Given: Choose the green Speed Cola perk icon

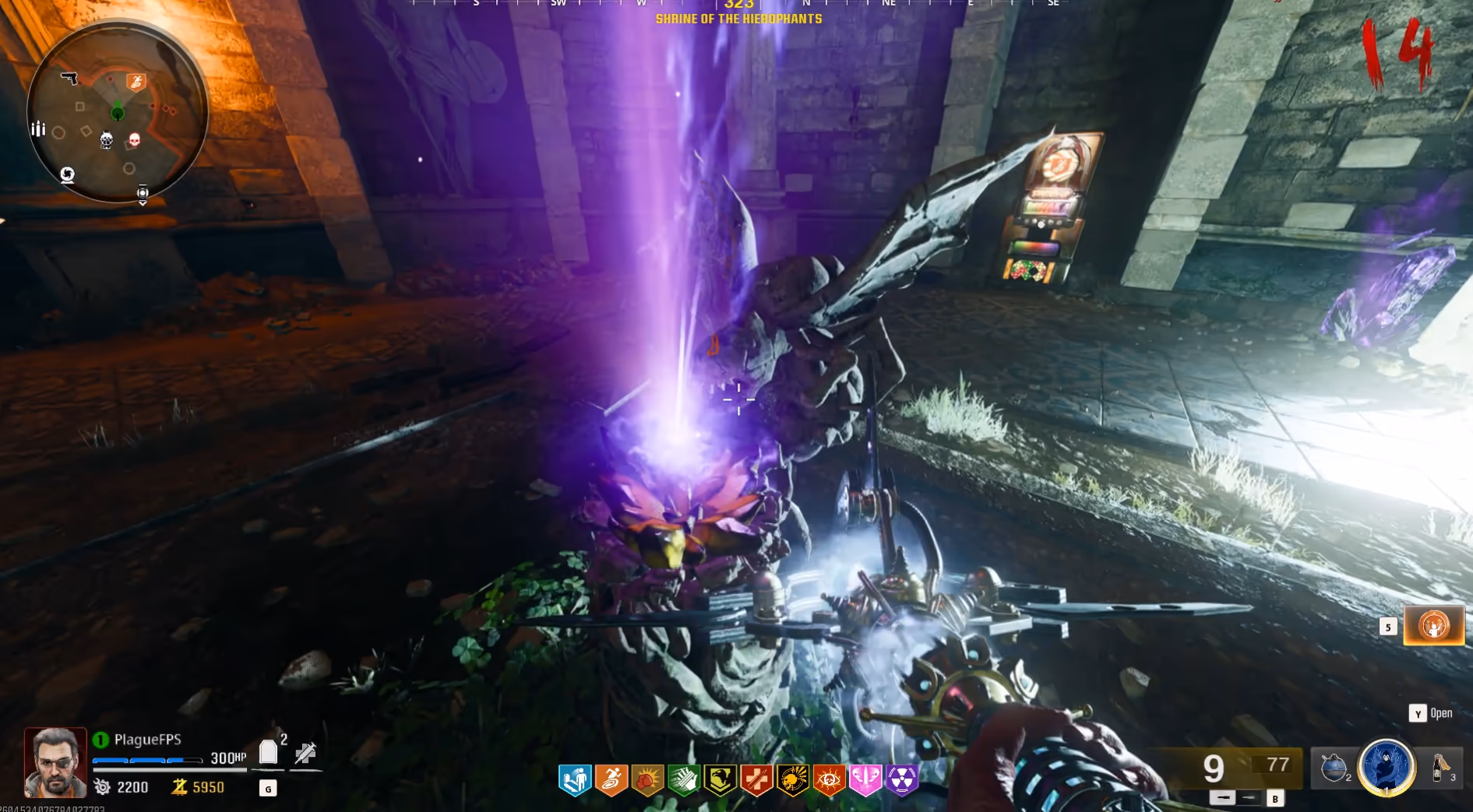Looking at the screenshot, I should tap(684, 779).
